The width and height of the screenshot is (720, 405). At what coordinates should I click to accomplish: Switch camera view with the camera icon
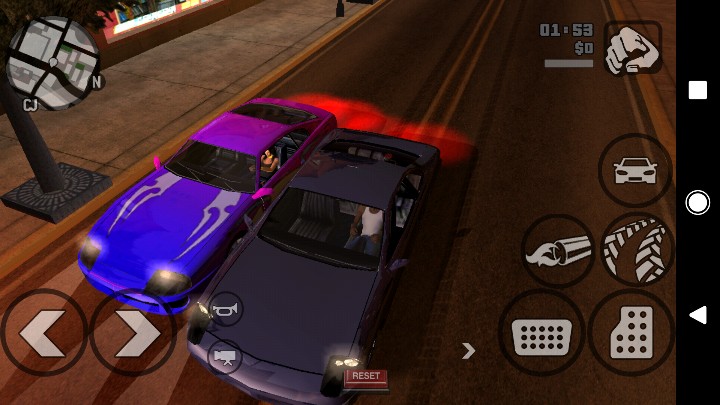click(x=225, y=356)
